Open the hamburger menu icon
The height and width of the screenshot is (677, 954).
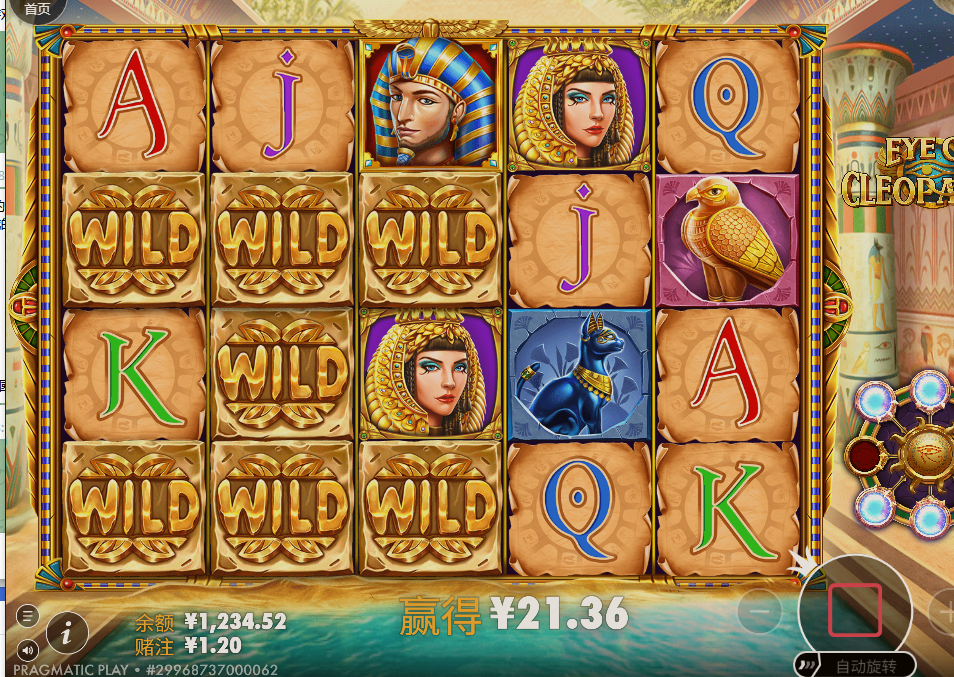[28, 615]
